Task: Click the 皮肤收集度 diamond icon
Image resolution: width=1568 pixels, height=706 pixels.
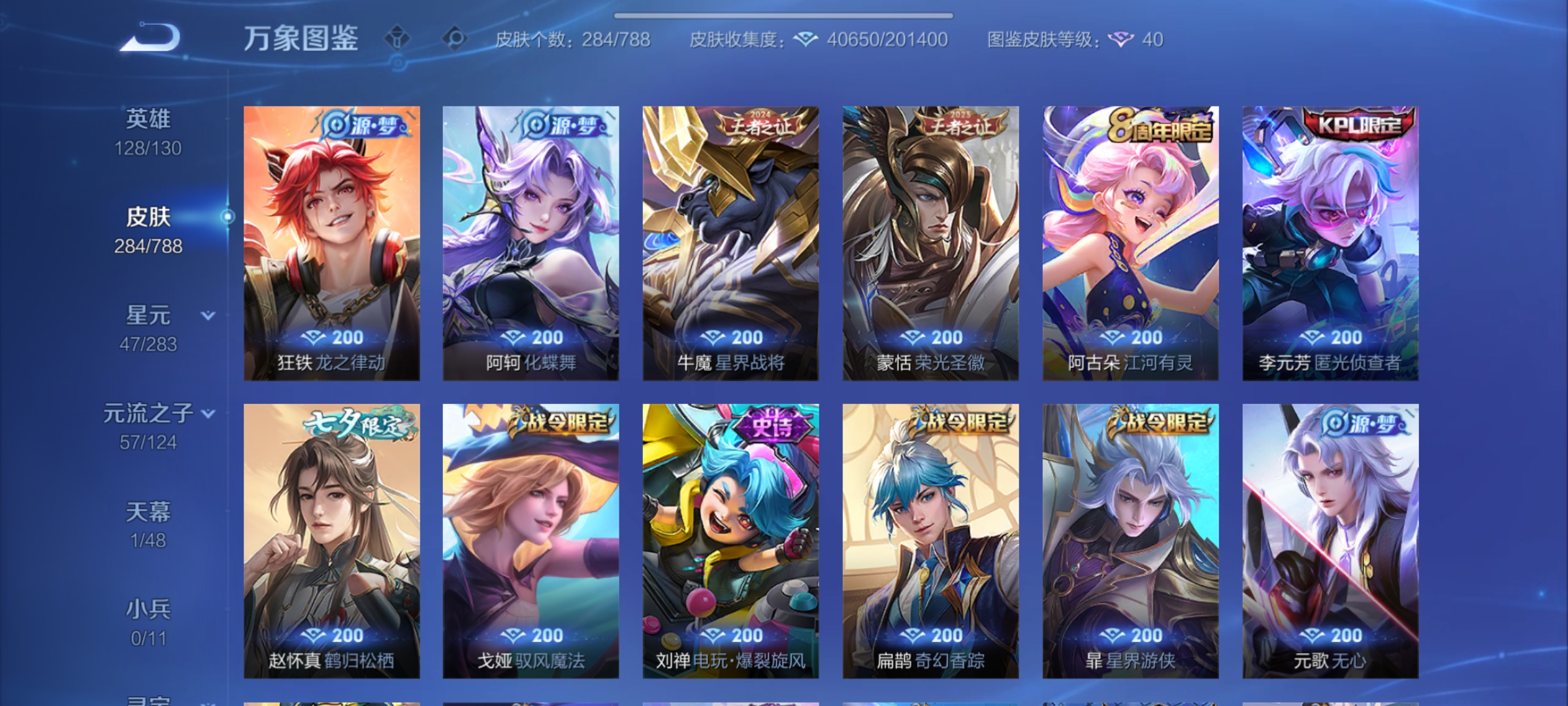Action: click(806, 39)
